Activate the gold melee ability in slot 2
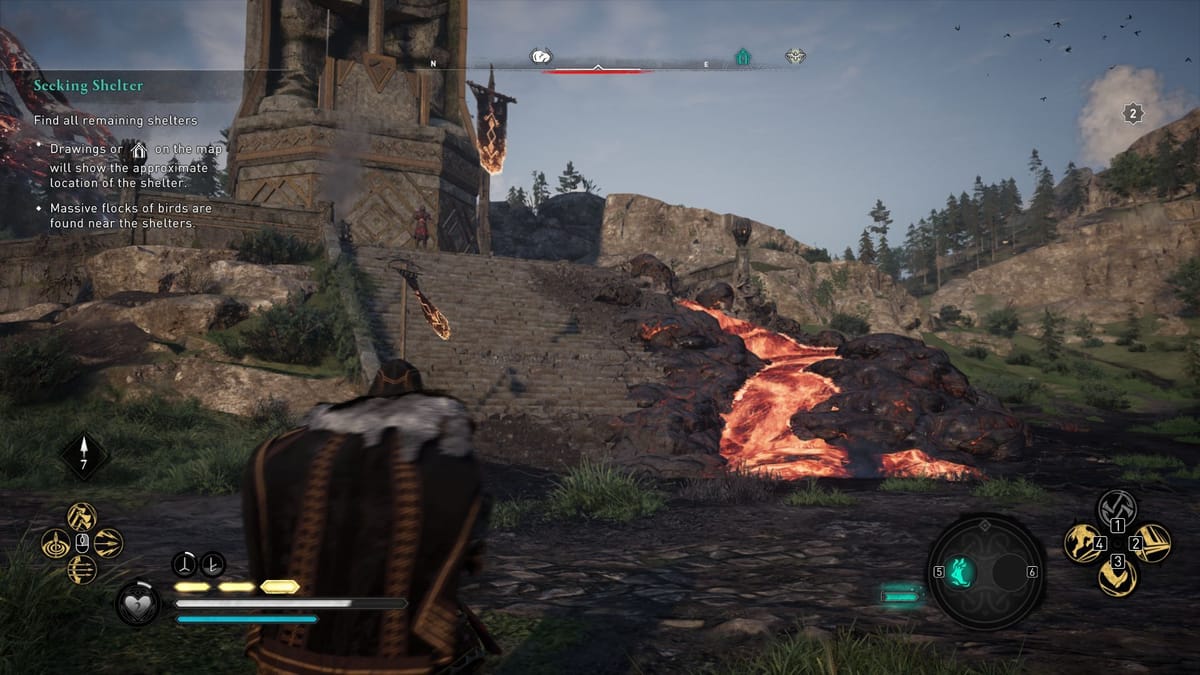This screenshot has height=675, width=1200. tap(1152, 543)
